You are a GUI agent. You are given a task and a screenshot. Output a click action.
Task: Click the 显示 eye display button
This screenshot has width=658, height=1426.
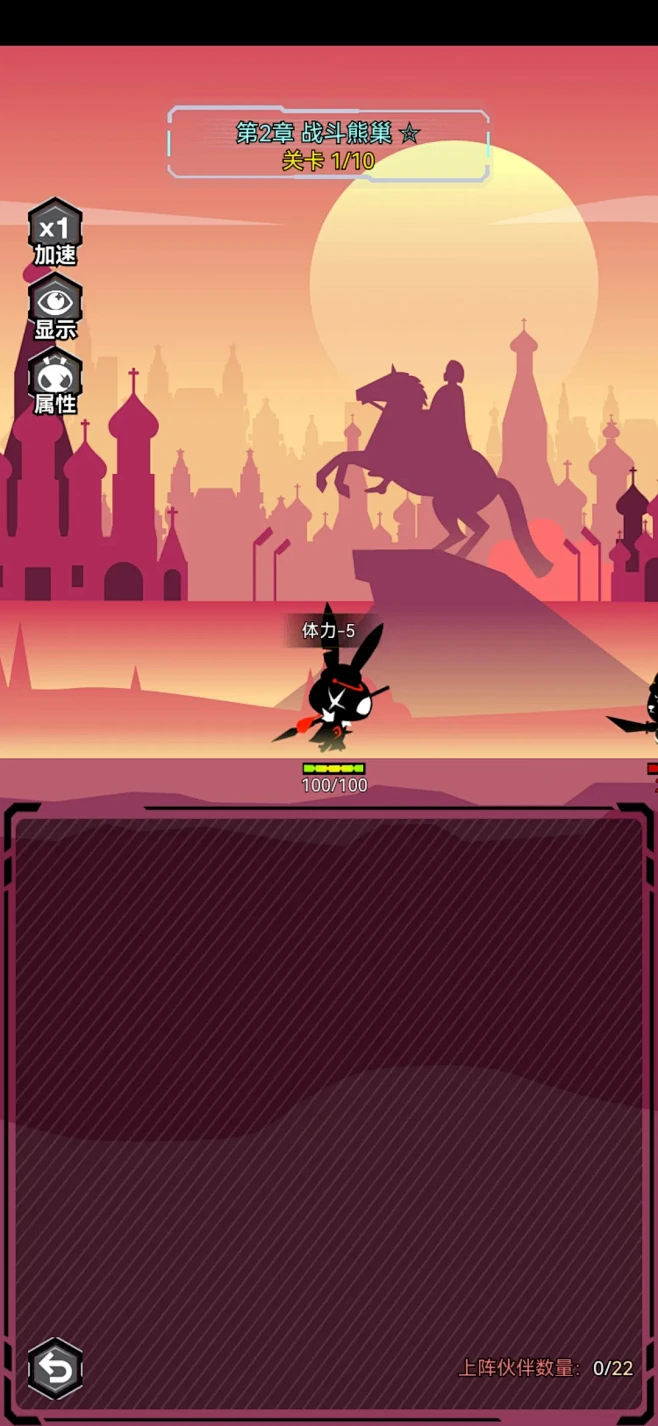coord(55,307)
